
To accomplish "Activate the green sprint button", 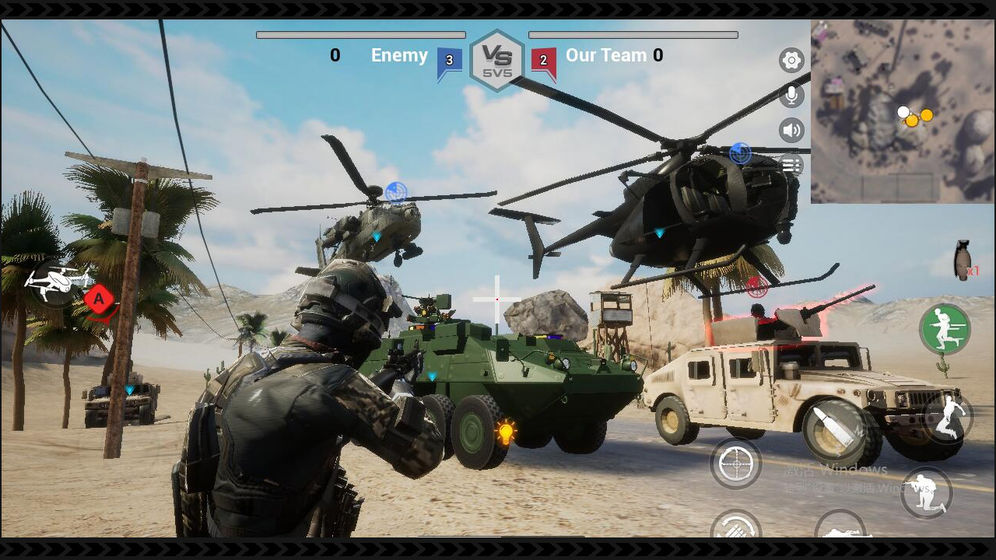I will pyautogui.click(x=944, y=329).
